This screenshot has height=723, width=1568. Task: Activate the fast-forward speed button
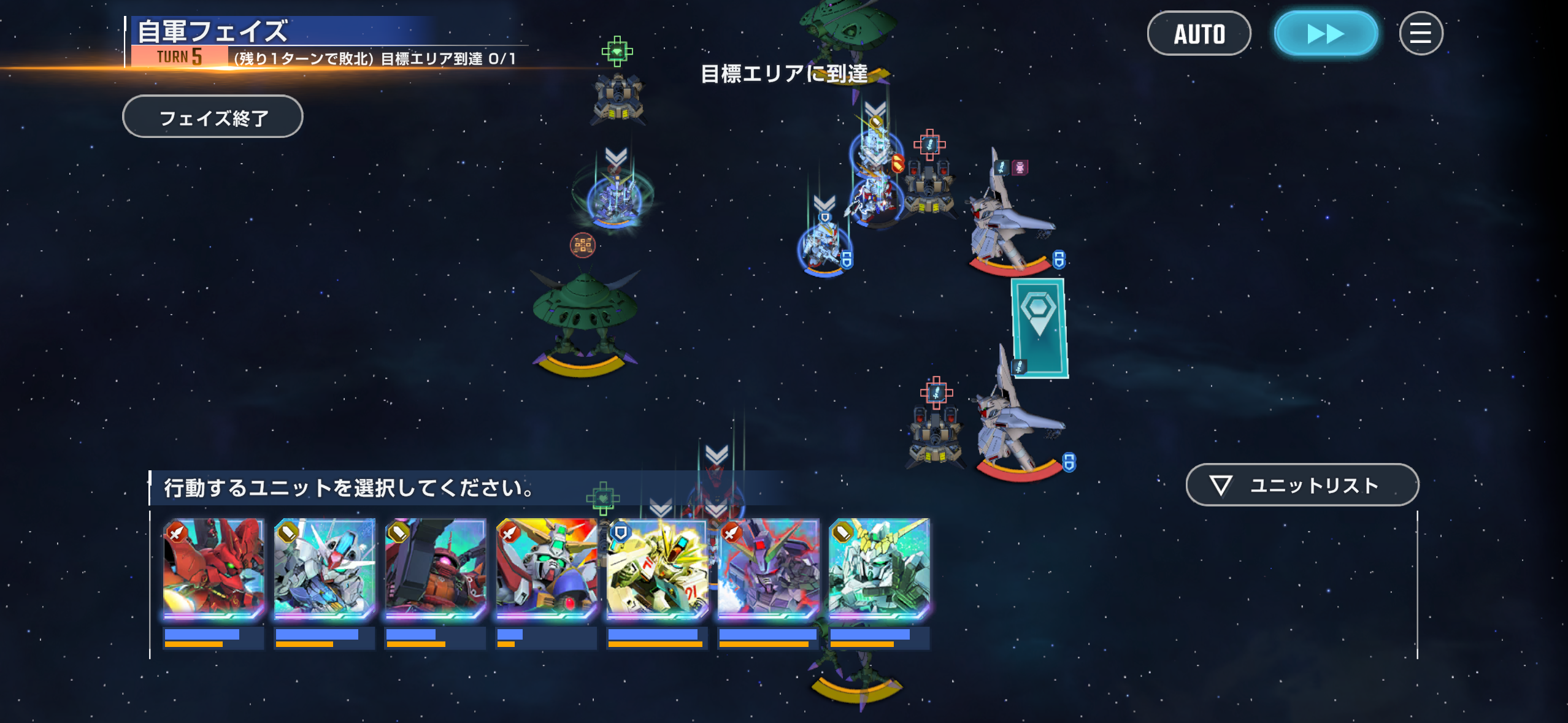click(x=1326, y=34)
